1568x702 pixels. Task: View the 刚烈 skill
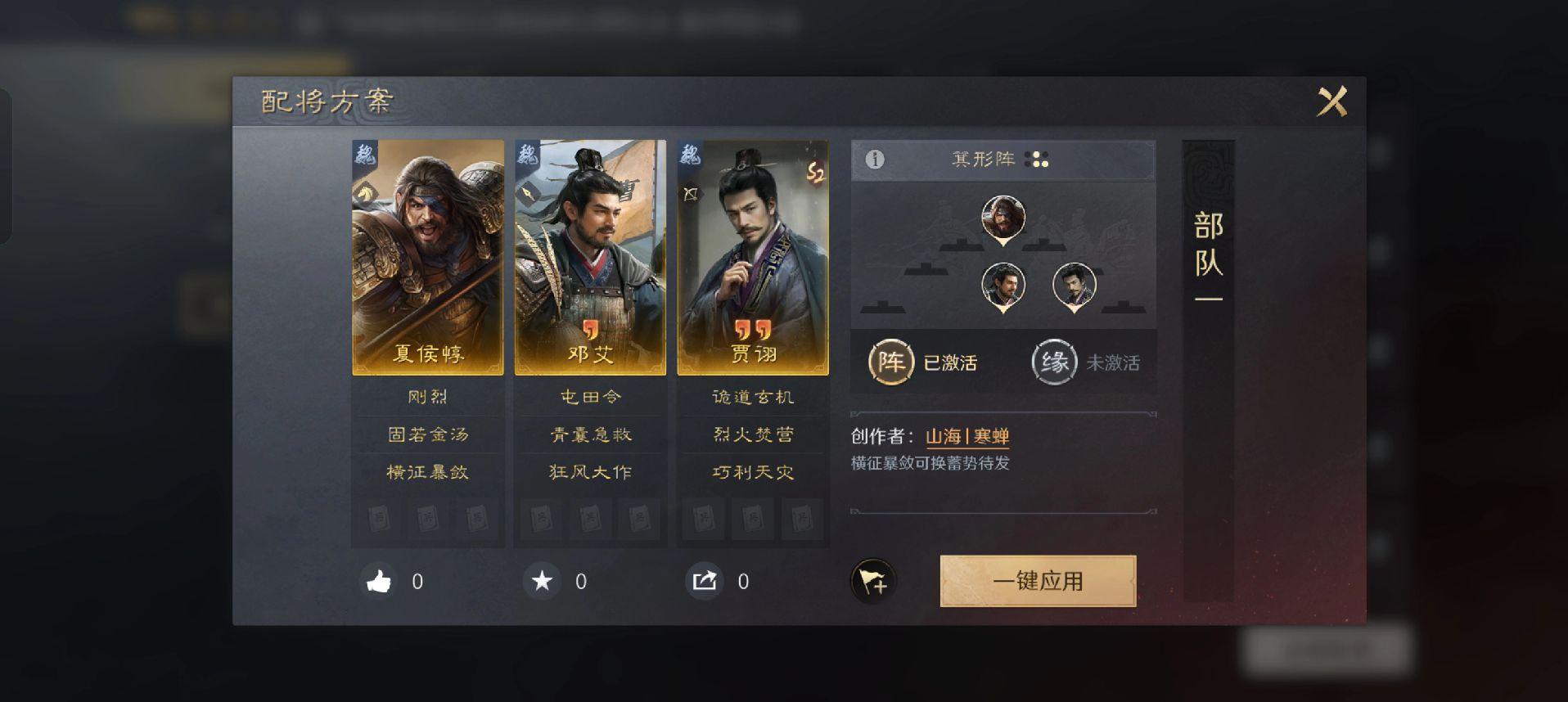[x=427, y=397]
